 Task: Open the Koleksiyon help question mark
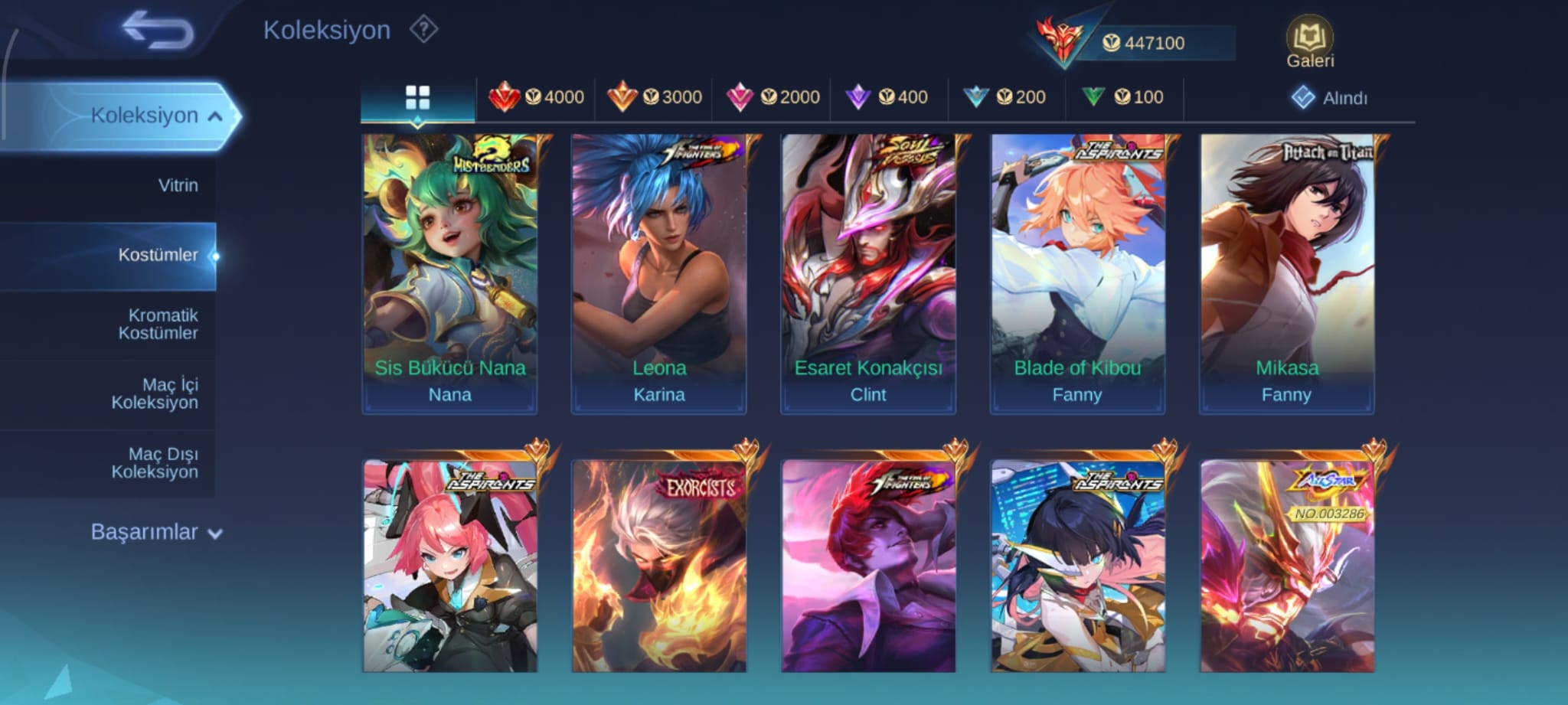[x=423, y=30]
